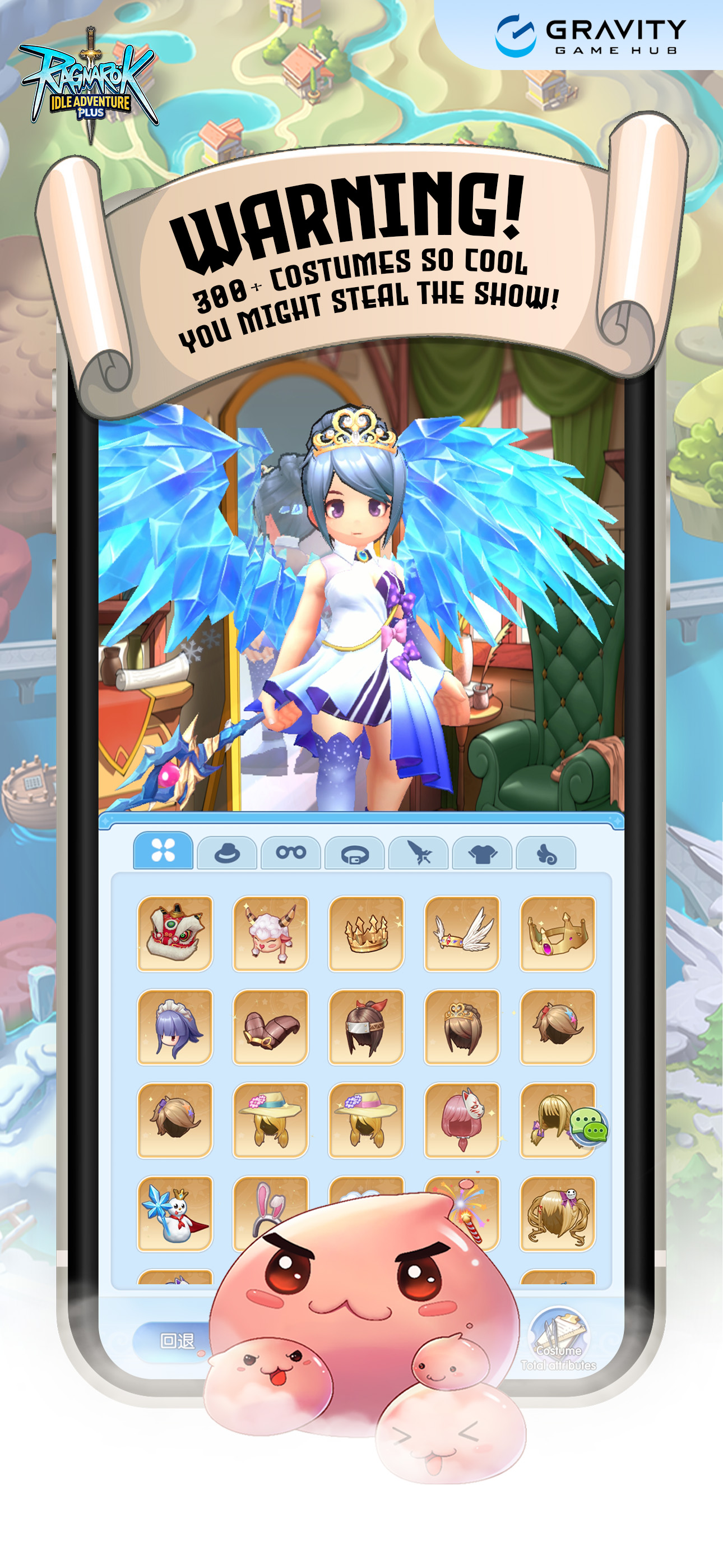Viewport: 723px width, 1568px height.
Task: Pick the spiky golden crown
Action: point(367,933)
